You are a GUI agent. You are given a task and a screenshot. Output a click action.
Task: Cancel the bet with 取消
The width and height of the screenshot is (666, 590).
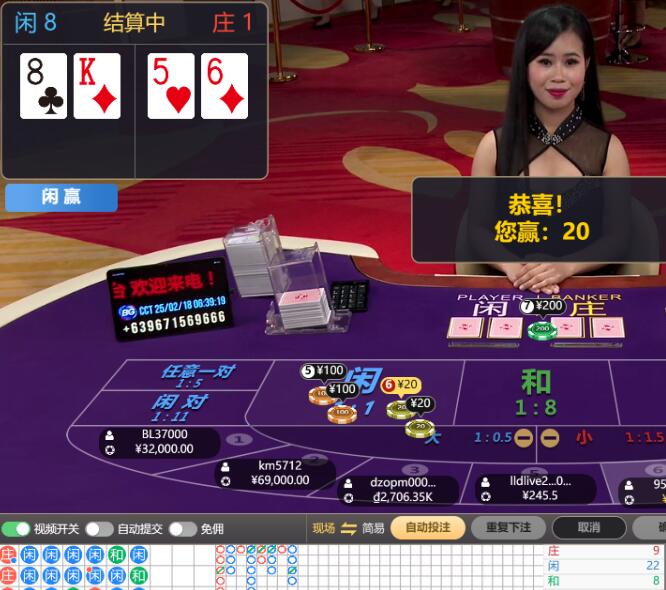(x=589, y=528)
